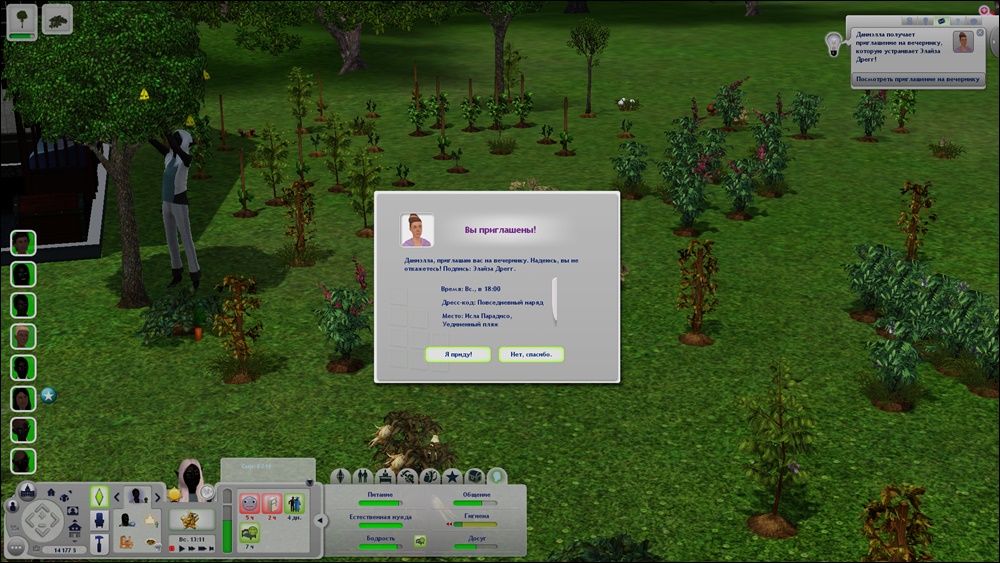
Task: Switch to Build mode with the hammer icon
Action: [x=100, y=543]
